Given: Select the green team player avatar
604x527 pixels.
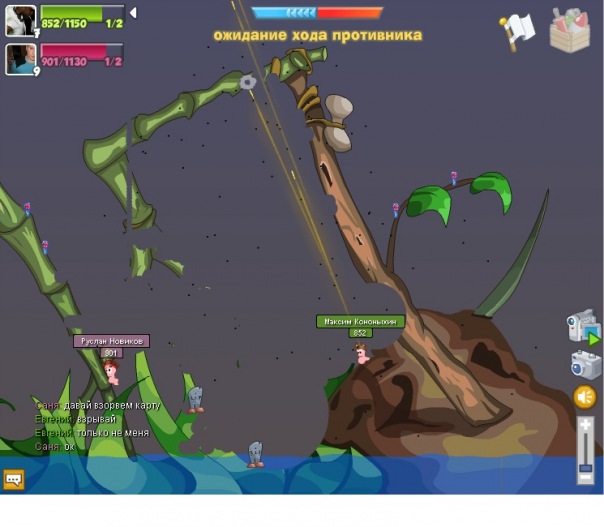Looking at the screenshot, I should tap(20, 20).
